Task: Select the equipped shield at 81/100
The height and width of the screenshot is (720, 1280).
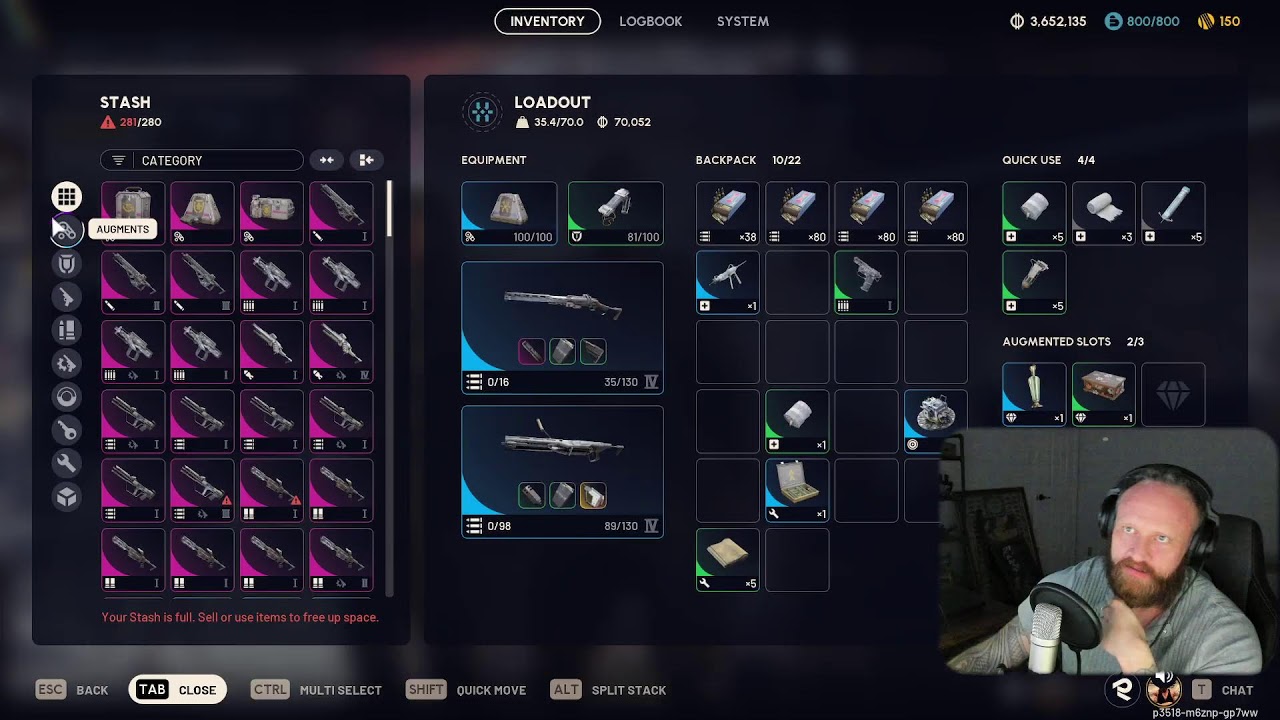Action: 615,213
